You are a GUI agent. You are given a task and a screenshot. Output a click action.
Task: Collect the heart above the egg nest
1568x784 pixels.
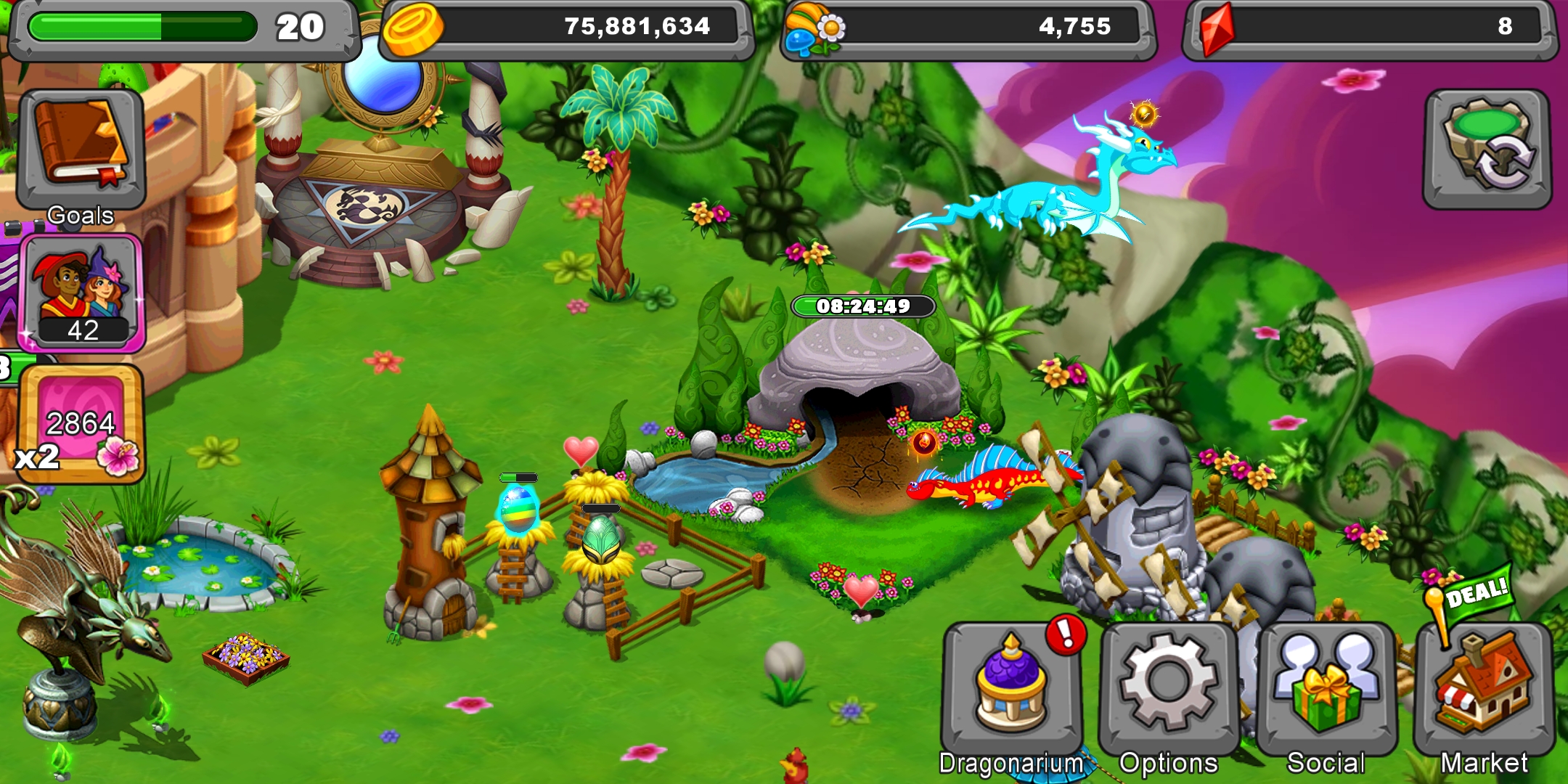(x=581, y=452)
